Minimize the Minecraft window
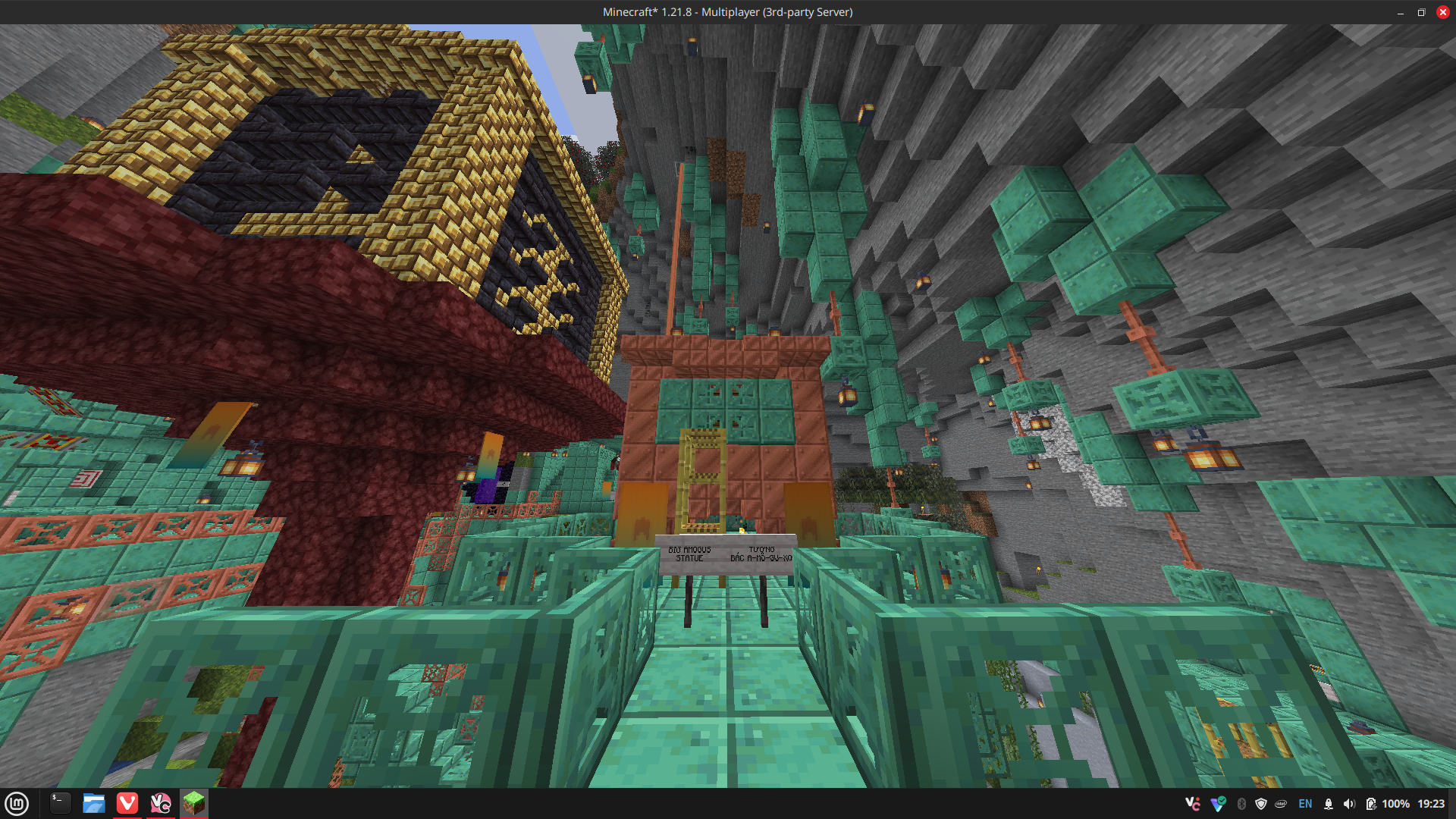The height and width of the screenshot is (819, 1456). [x=1401, y=12]
